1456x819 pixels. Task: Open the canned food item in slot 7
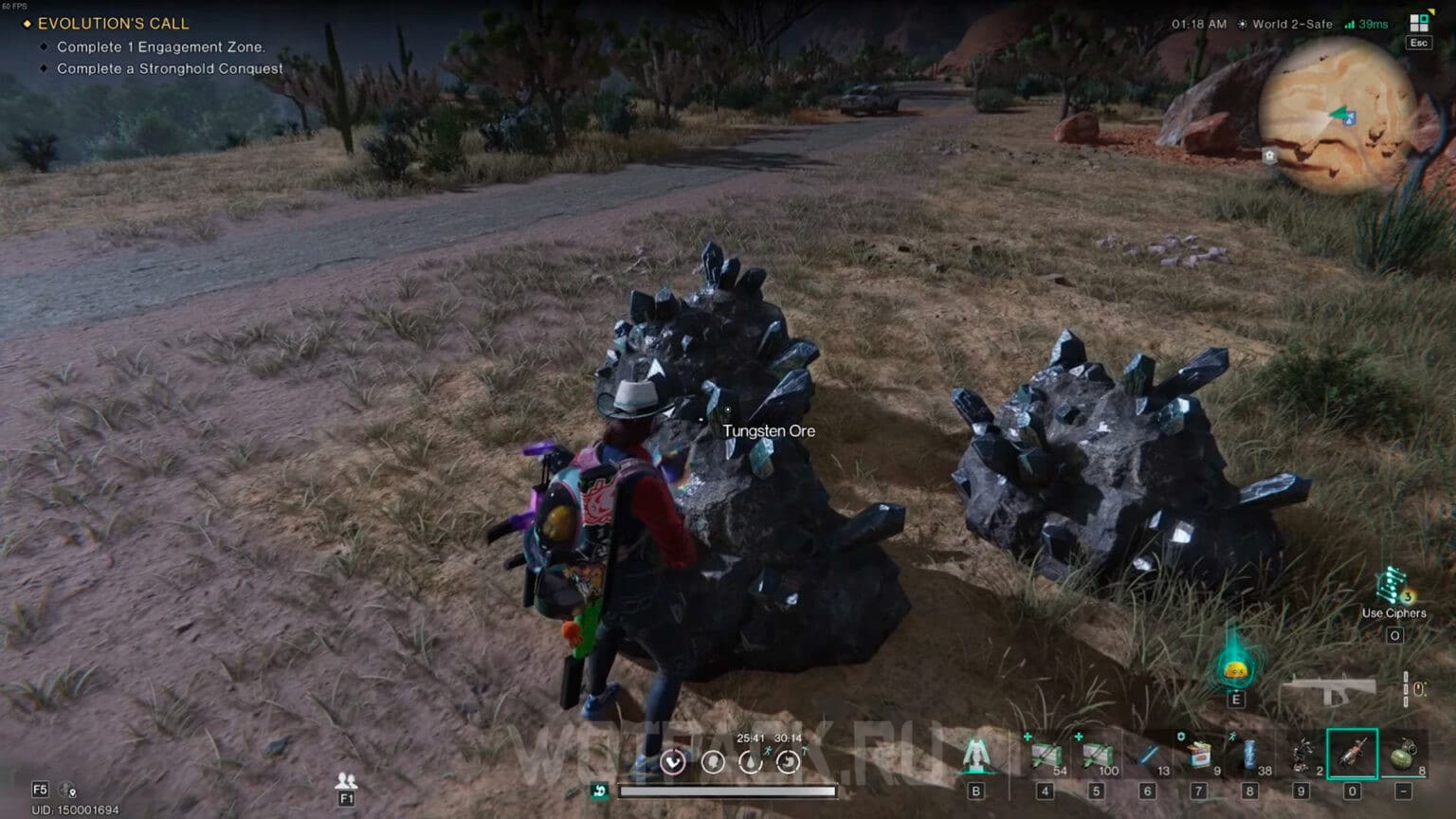click(x=1197, y=752)
